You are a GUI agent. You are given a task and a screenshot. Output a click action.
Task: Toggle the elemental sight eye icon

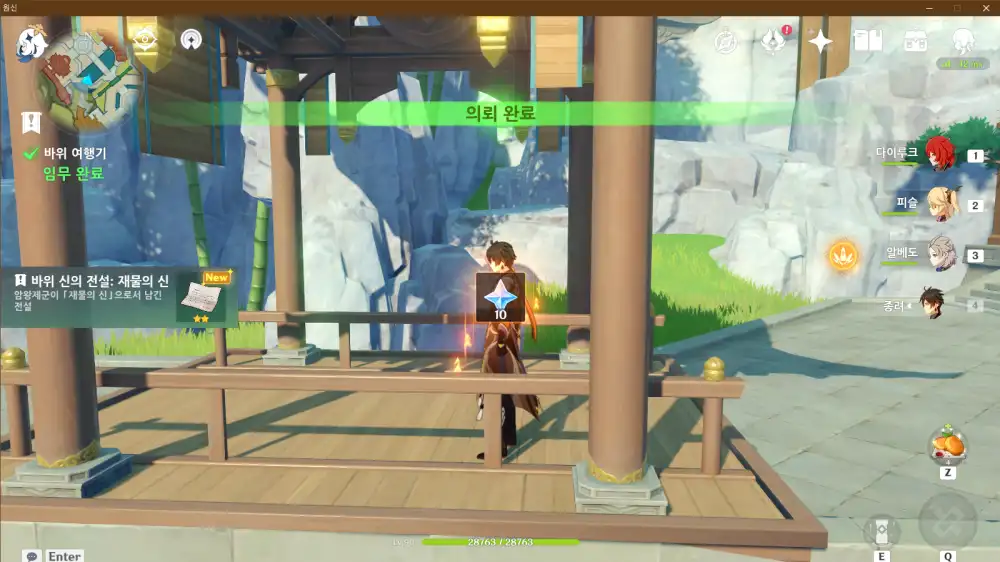pyautogui.click(x=145, y=38)
